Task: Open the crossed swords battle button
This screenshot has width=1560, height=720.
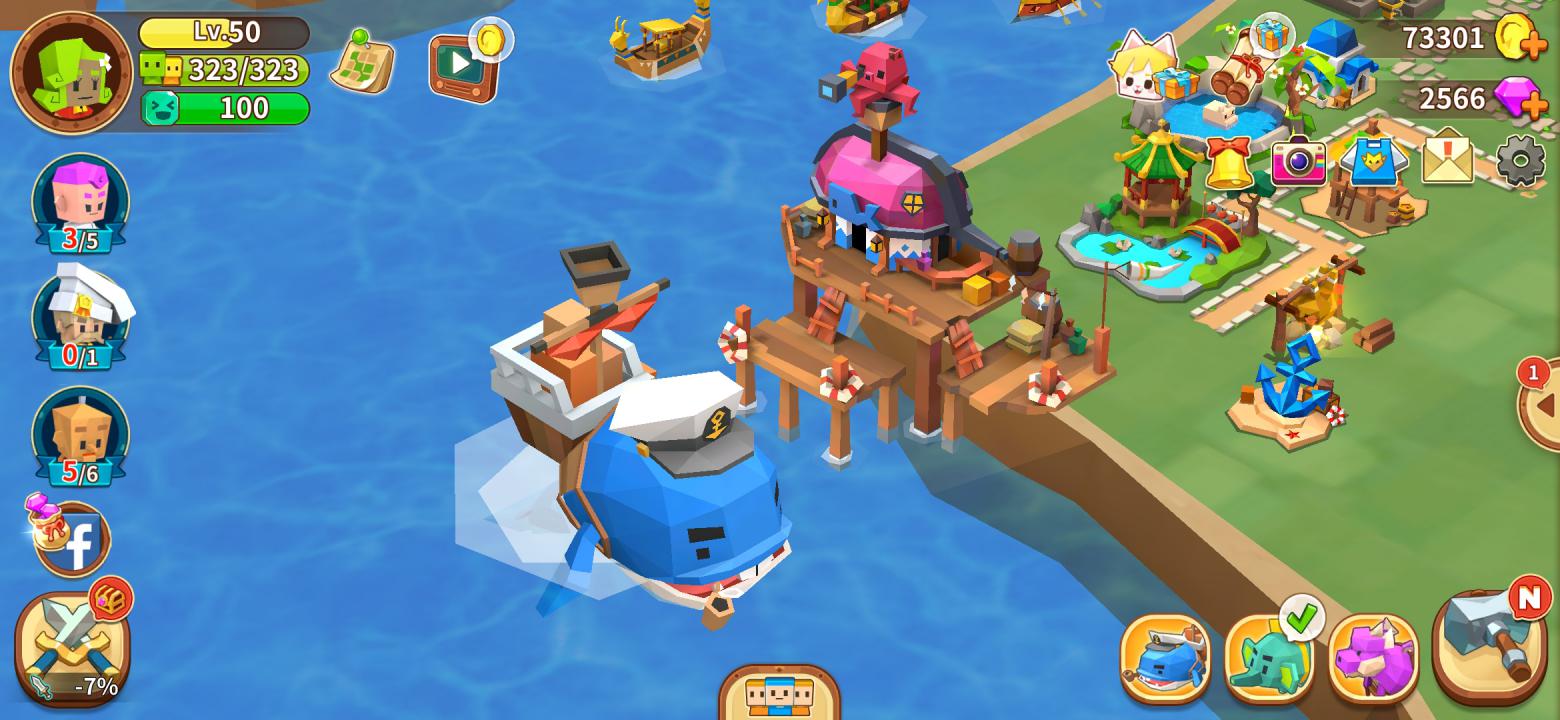Action: point(70,647)
